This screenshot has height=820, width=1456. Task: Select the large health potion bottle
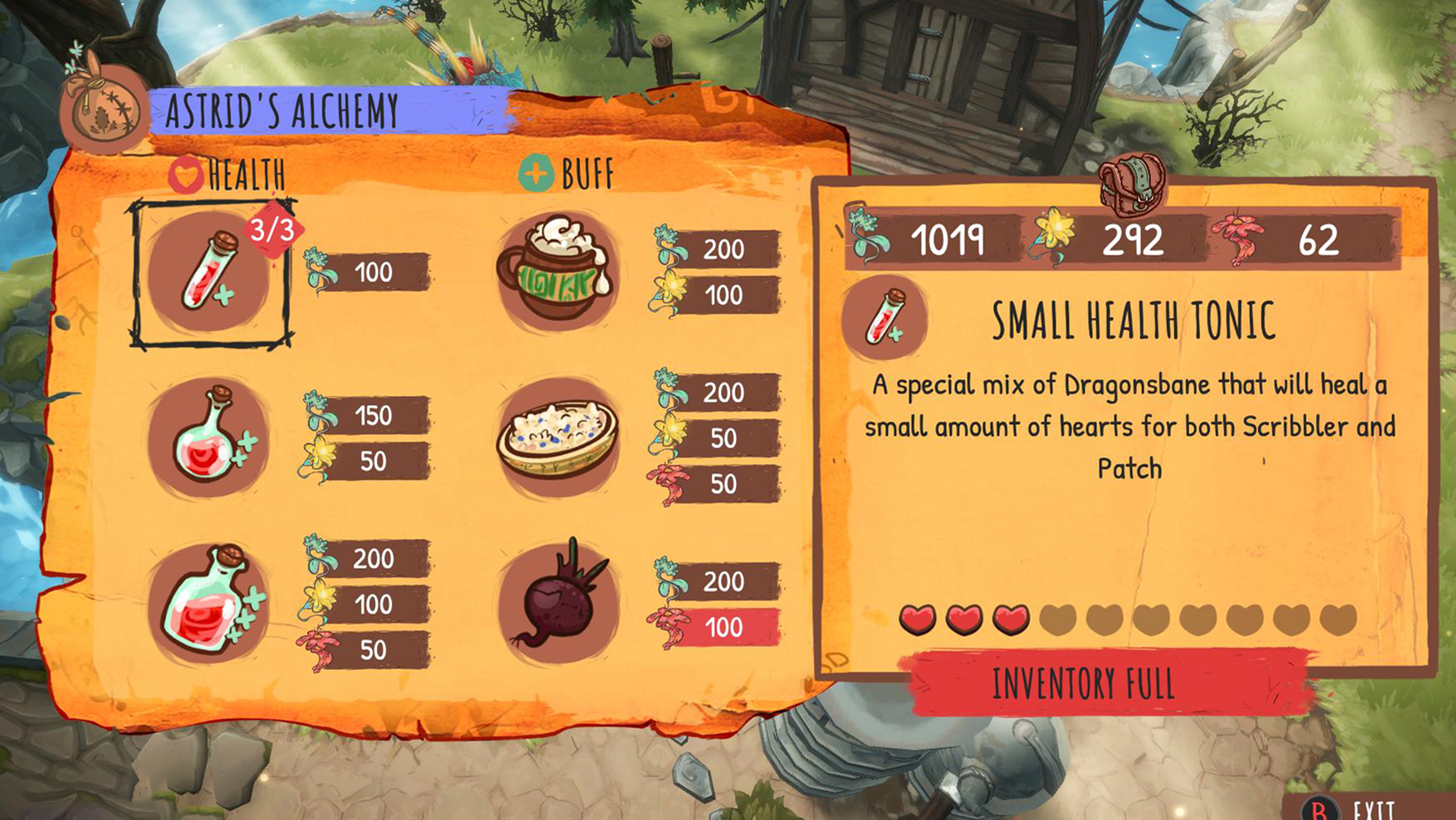coord(209,602)
